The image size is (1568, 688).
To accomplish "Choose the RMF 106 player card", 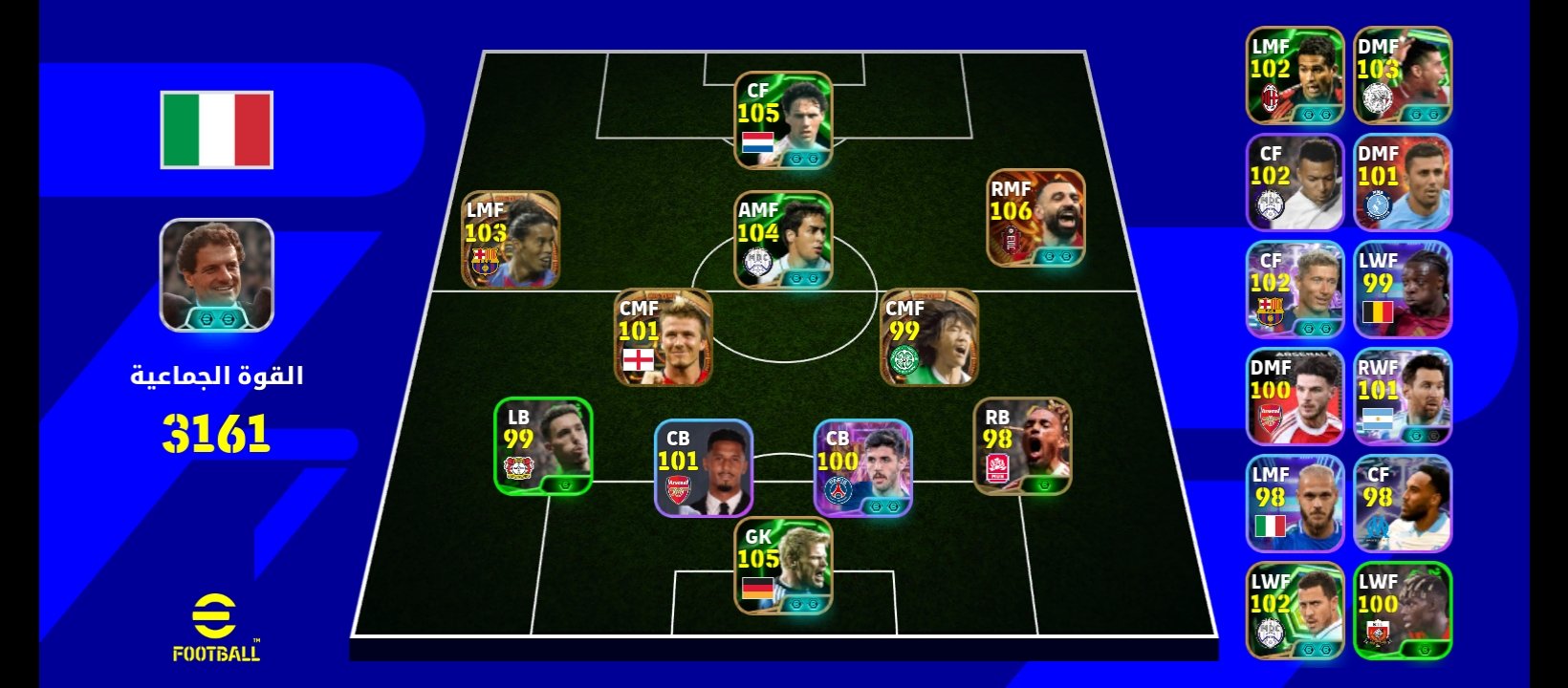I will pyautogui.click(x=1035, y=219).
